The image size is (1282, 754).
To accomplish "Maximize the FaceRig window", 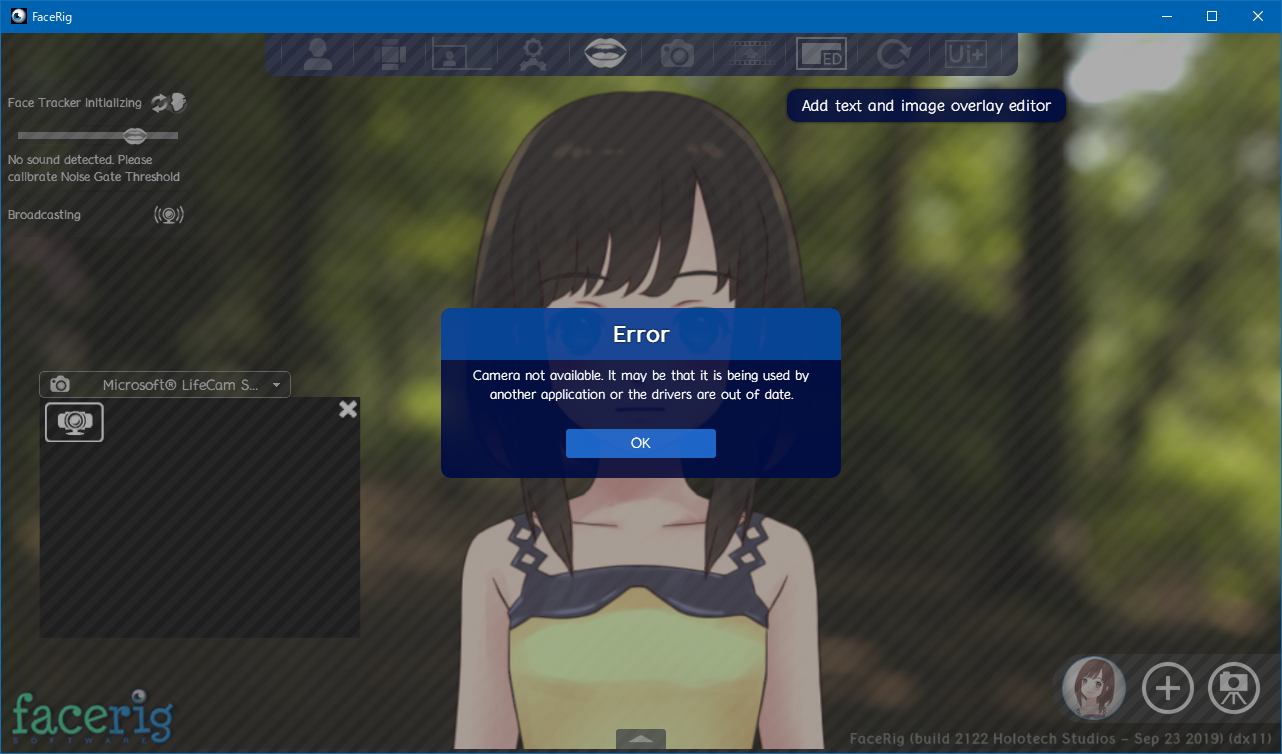I will point(1212,16).
